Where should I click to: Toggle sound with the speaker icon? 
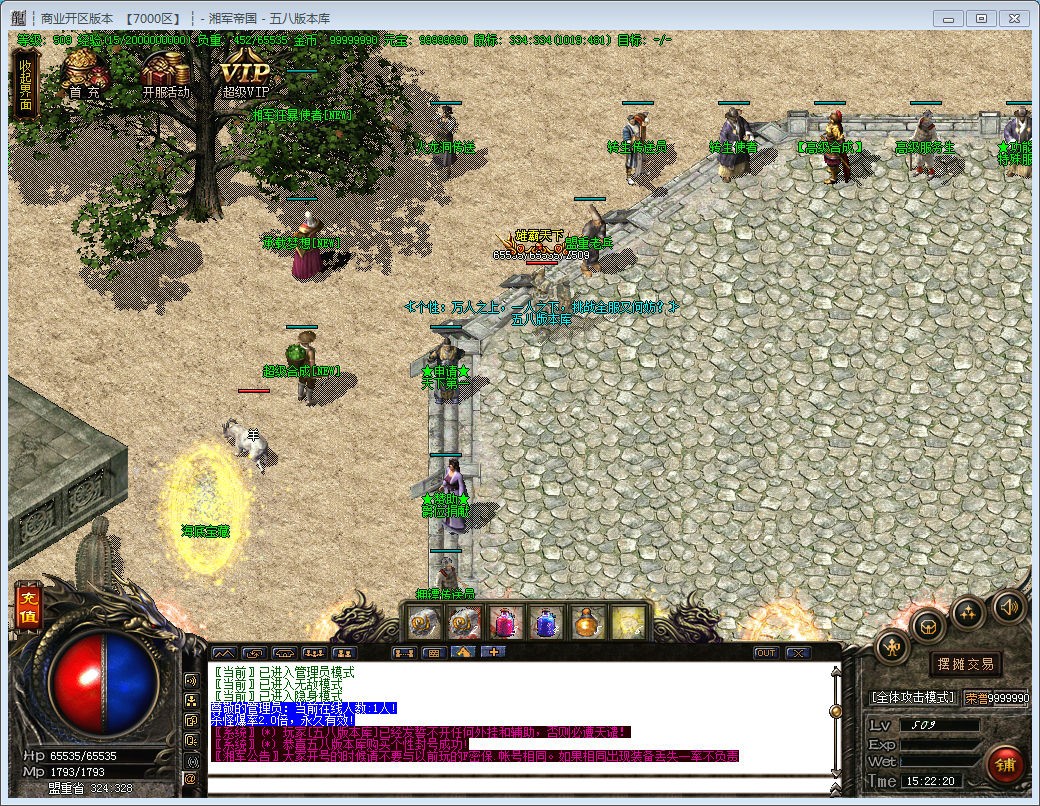click(x=1008, y=606)
